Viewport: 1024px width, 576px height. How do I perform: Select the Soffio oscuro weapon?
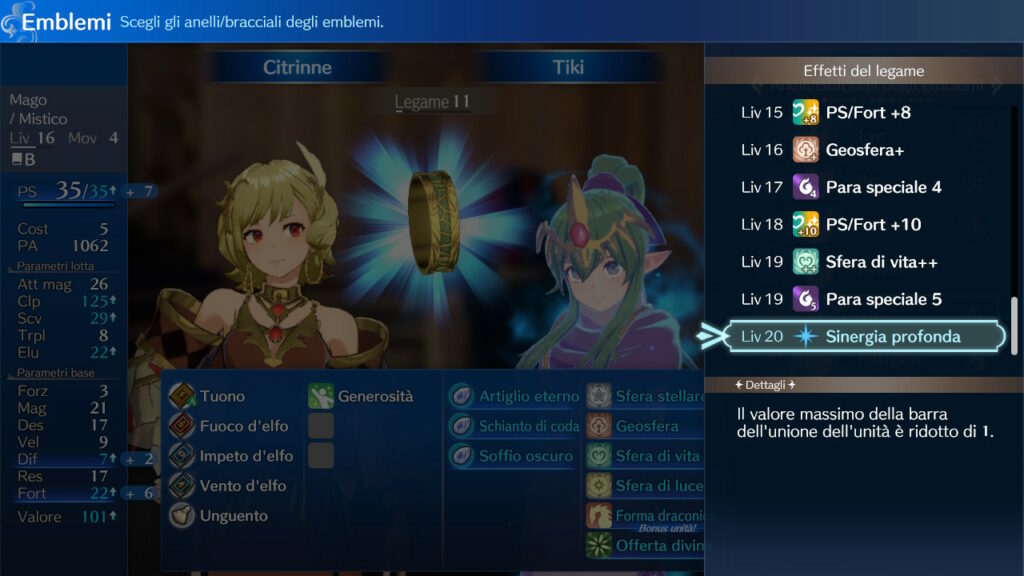(x=524, y=456)
